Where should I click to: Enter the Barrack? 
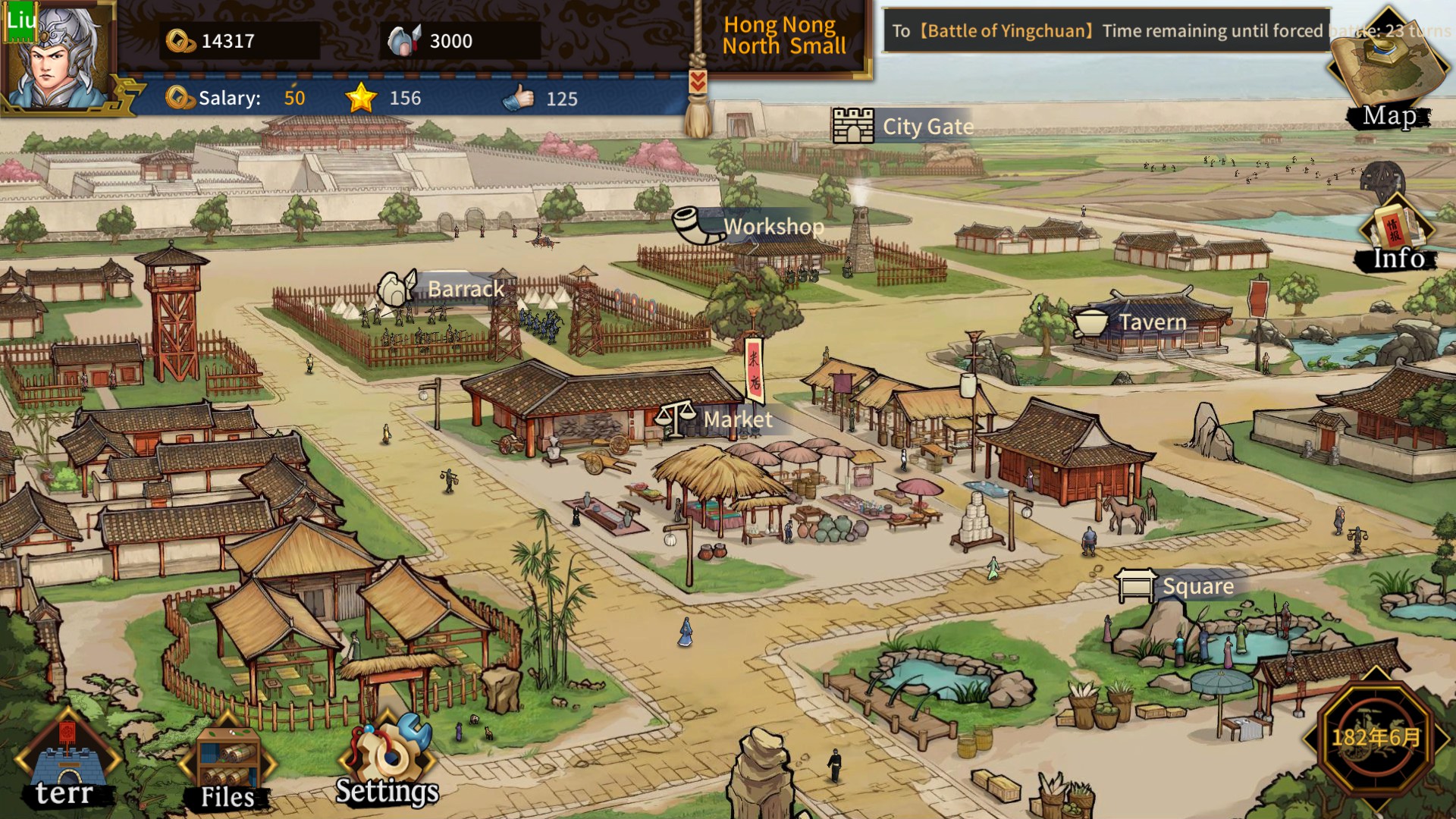tap(442, 289)
